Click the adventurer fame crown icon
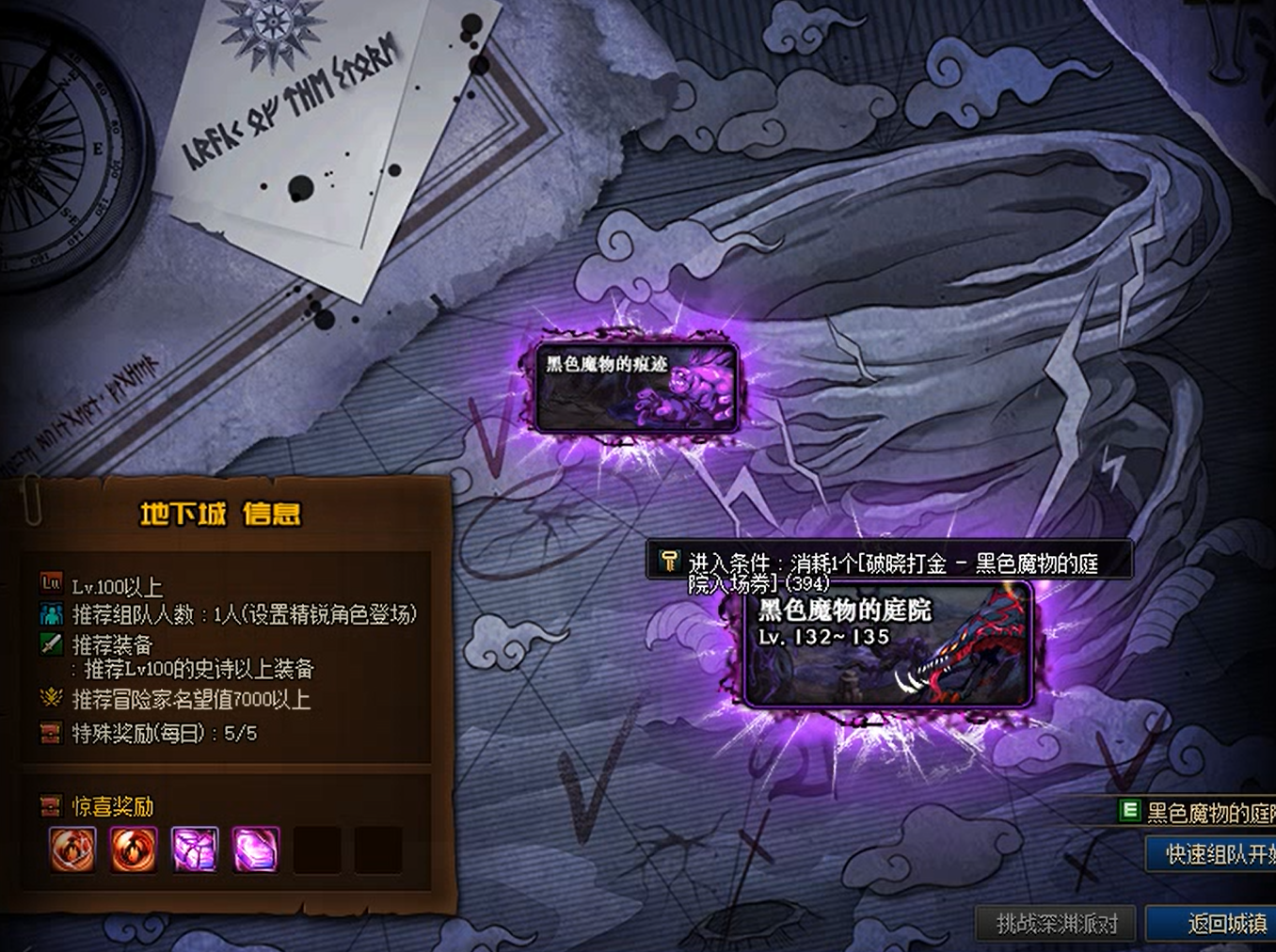Viewport: 1276px width, 952px height. [50, 698]
